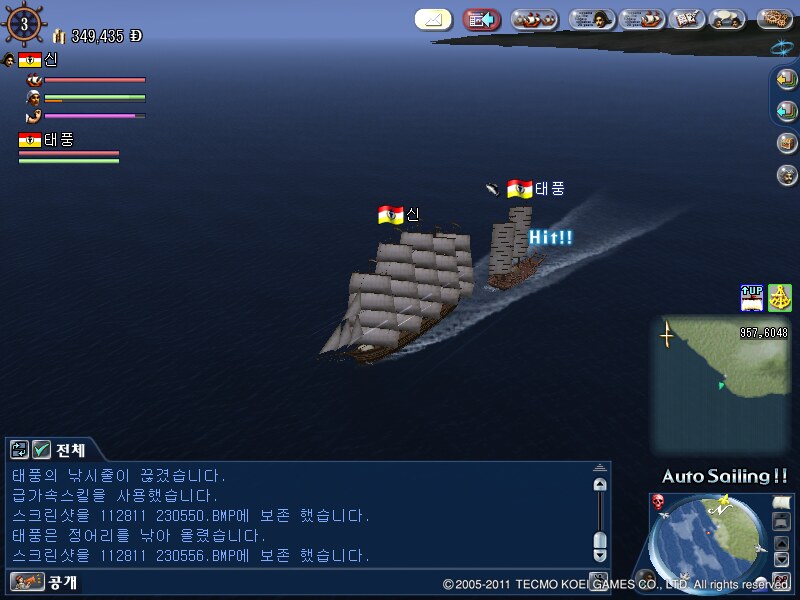
Task: Open the mail envelope button
Action: [433, 19]
